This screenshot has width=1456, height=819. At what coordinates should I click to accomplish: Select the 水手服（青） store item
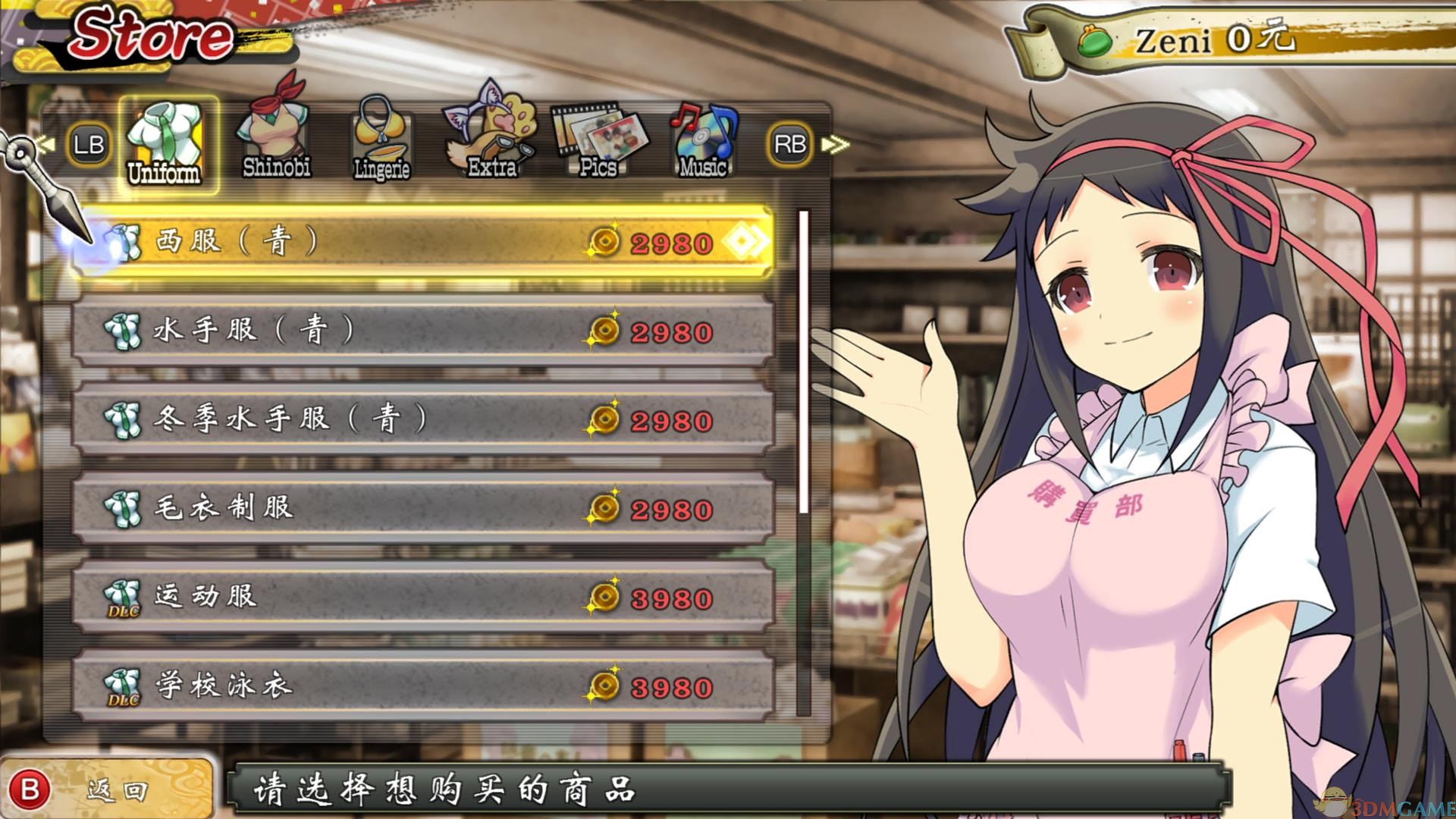[423, 331]
